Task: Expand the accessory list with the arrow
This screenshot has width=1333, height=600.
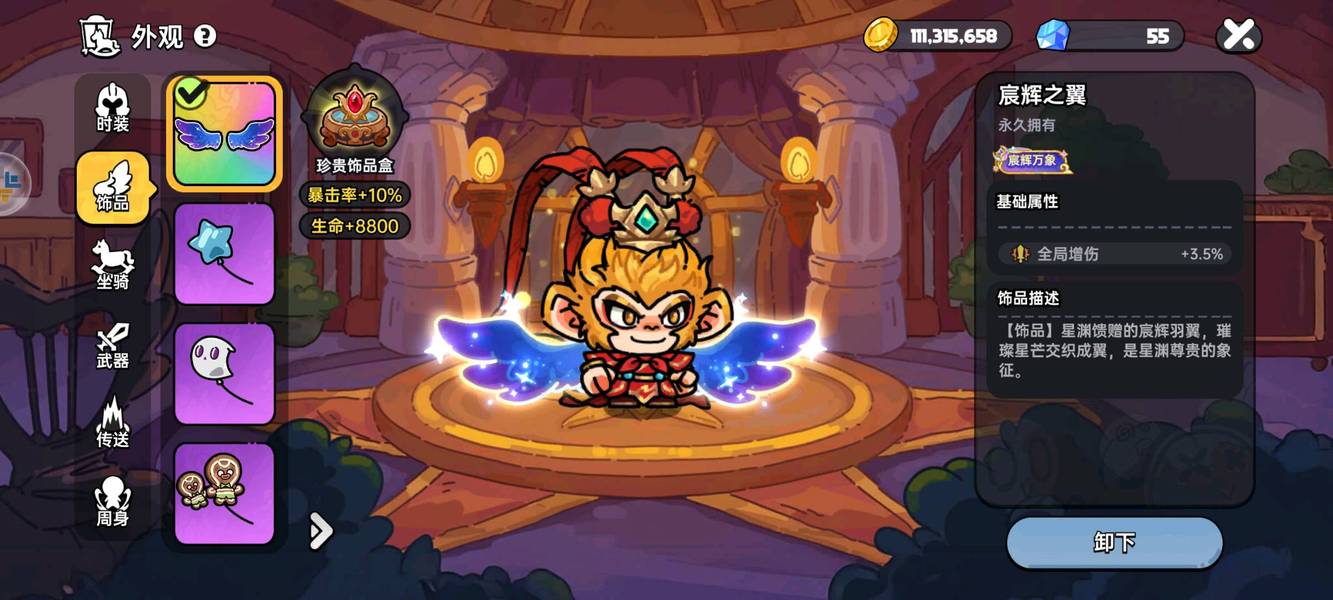Action: tap(320, 532)
